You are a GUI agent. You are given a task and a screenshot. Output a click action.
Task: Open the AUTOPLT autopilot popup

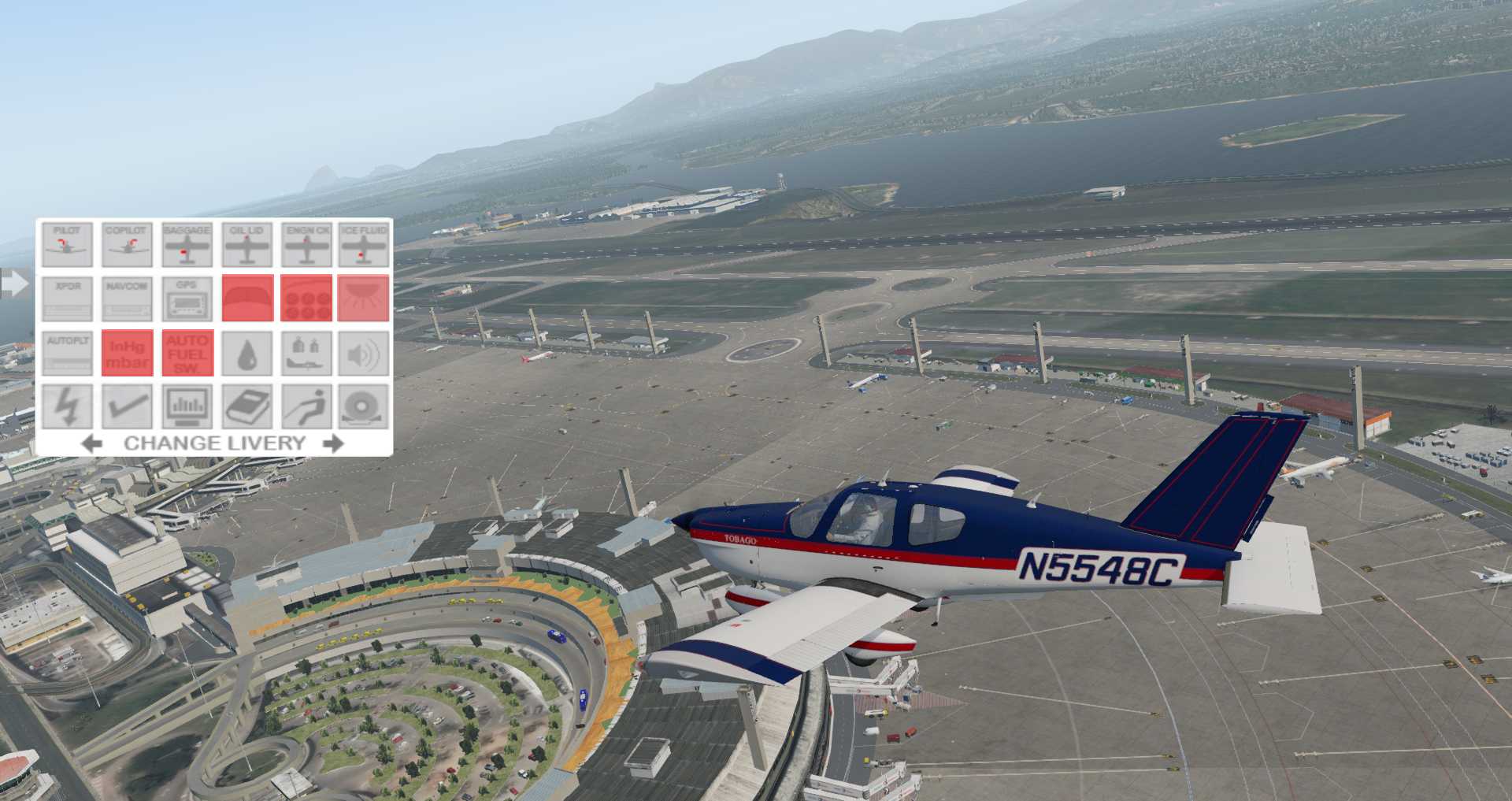(67, 353)
